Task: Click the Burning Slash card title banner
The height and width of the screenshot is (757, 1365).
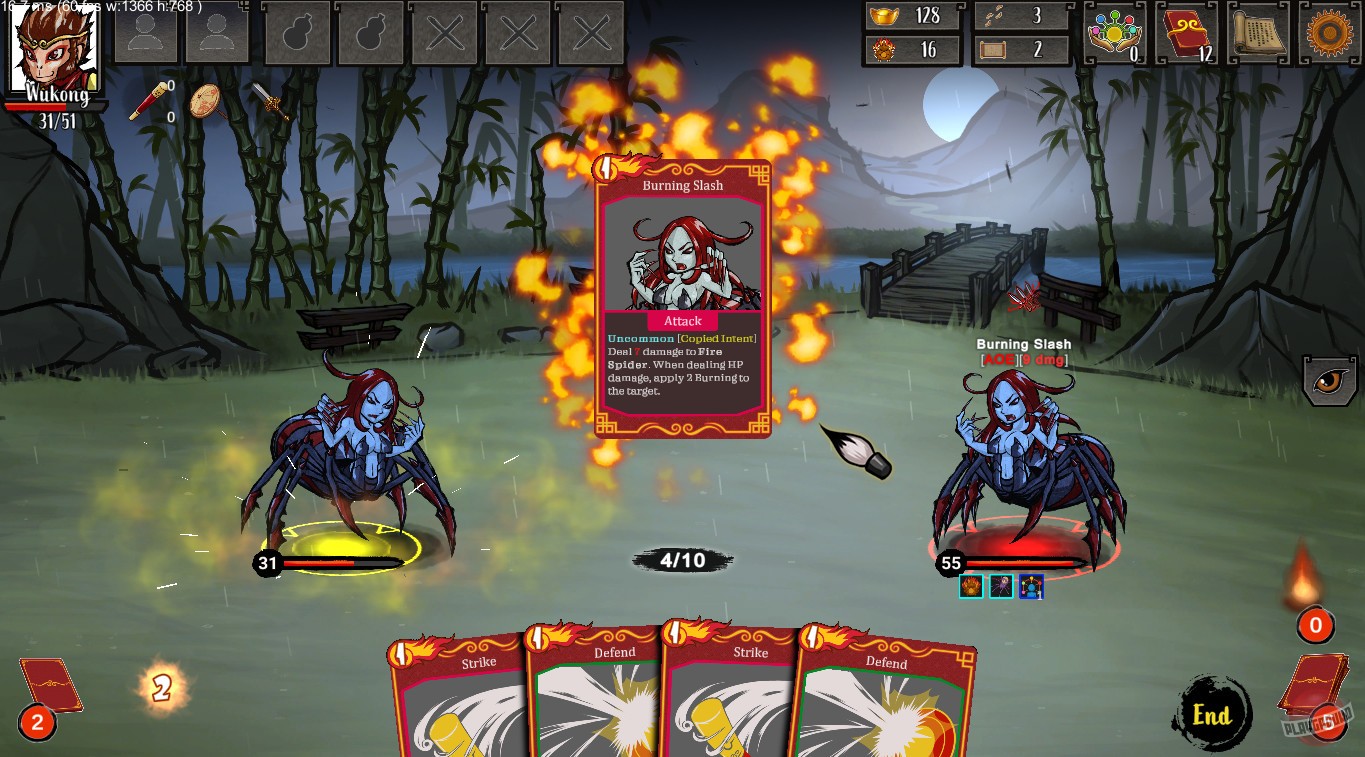Action: tap(681, 185)
